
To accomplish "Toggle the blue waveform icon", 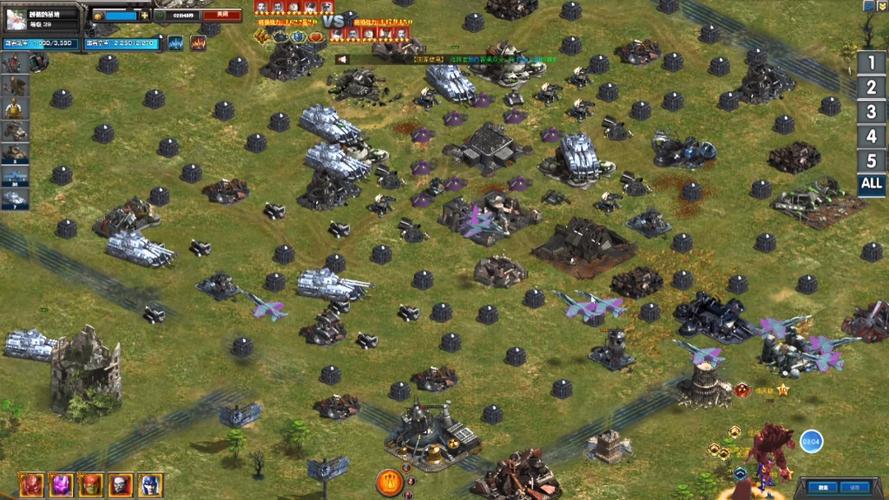I will tap(176, 43).
